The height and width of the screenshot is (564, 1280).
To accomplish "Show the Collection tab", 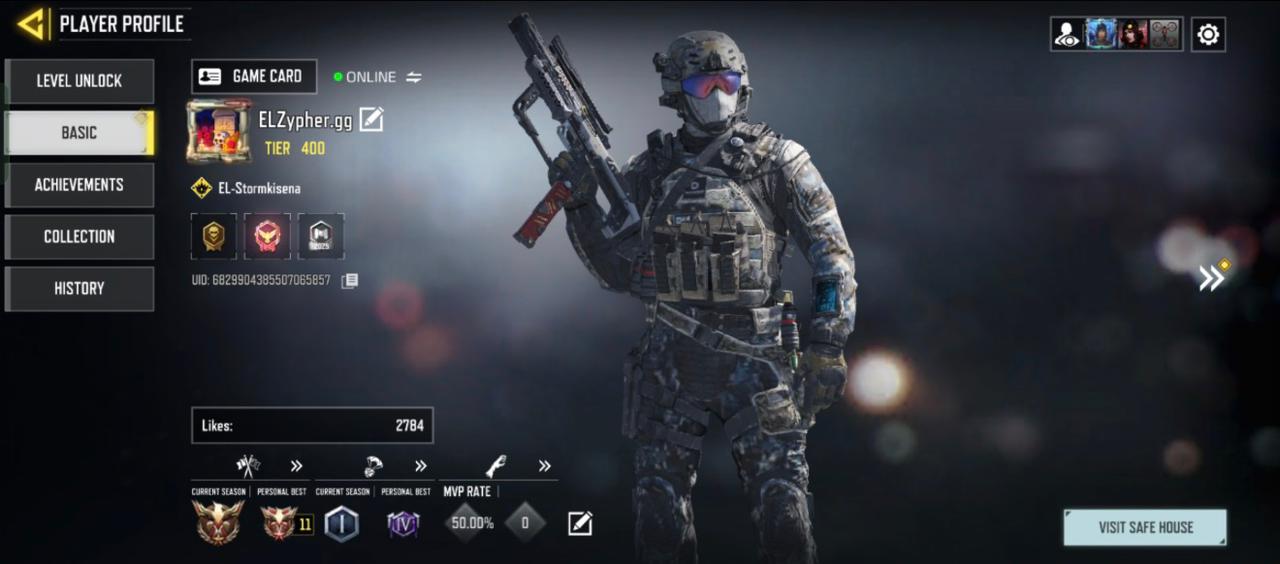I will pyautogui.click(x=79, y=237).
